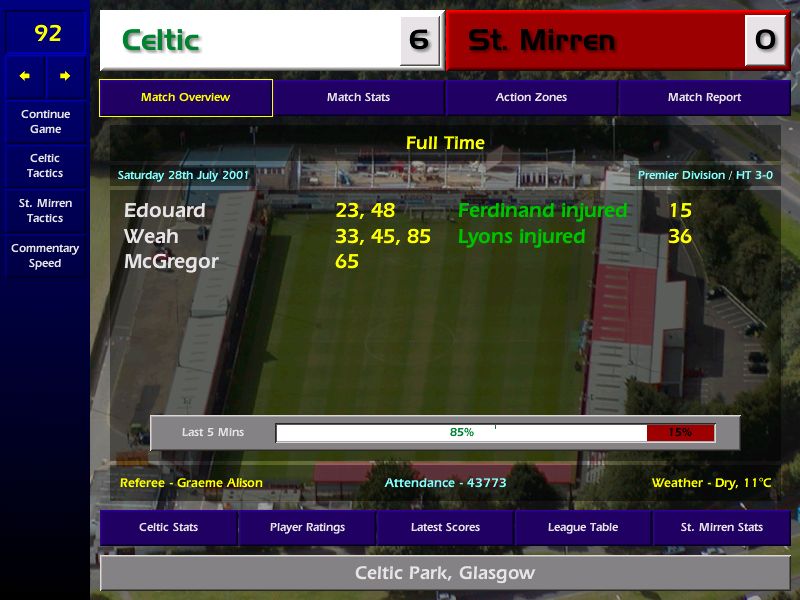View St. Mirren Stats
The width and height of the screenshot is (800, 600).
pos(721,527)
